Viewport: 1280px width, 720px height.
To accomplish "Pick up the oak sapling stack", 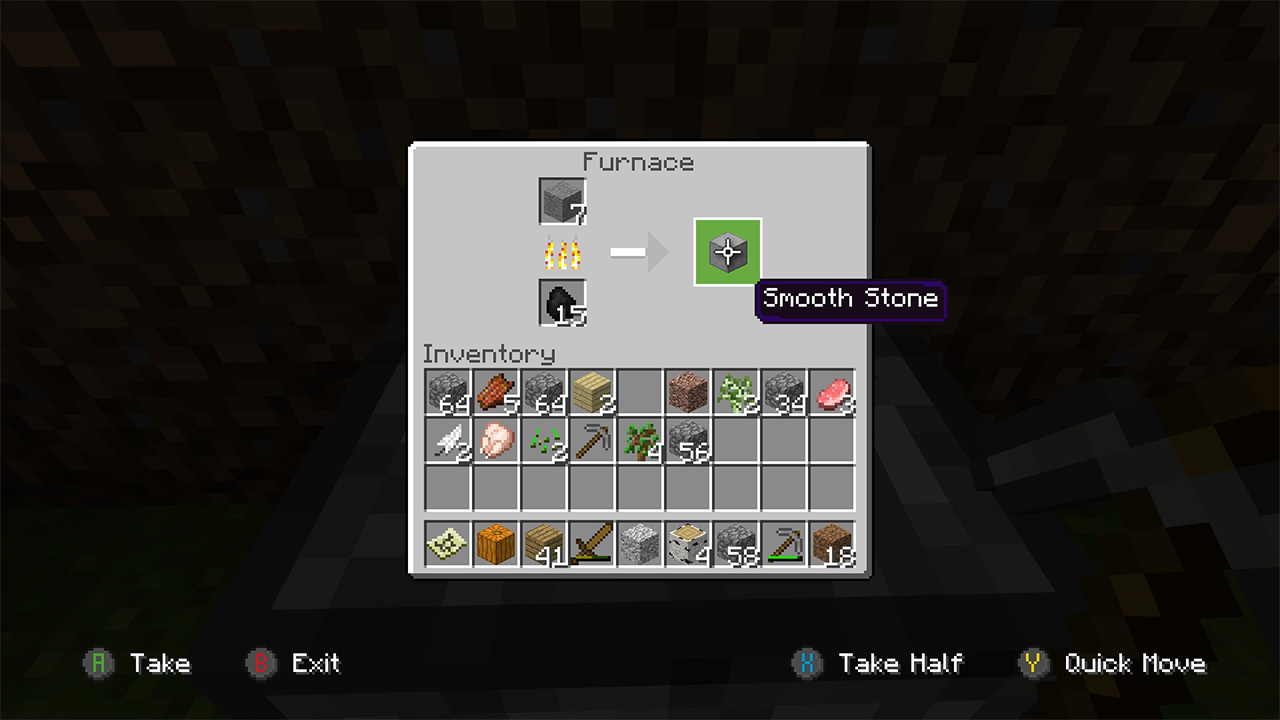I will click(639, 443).
